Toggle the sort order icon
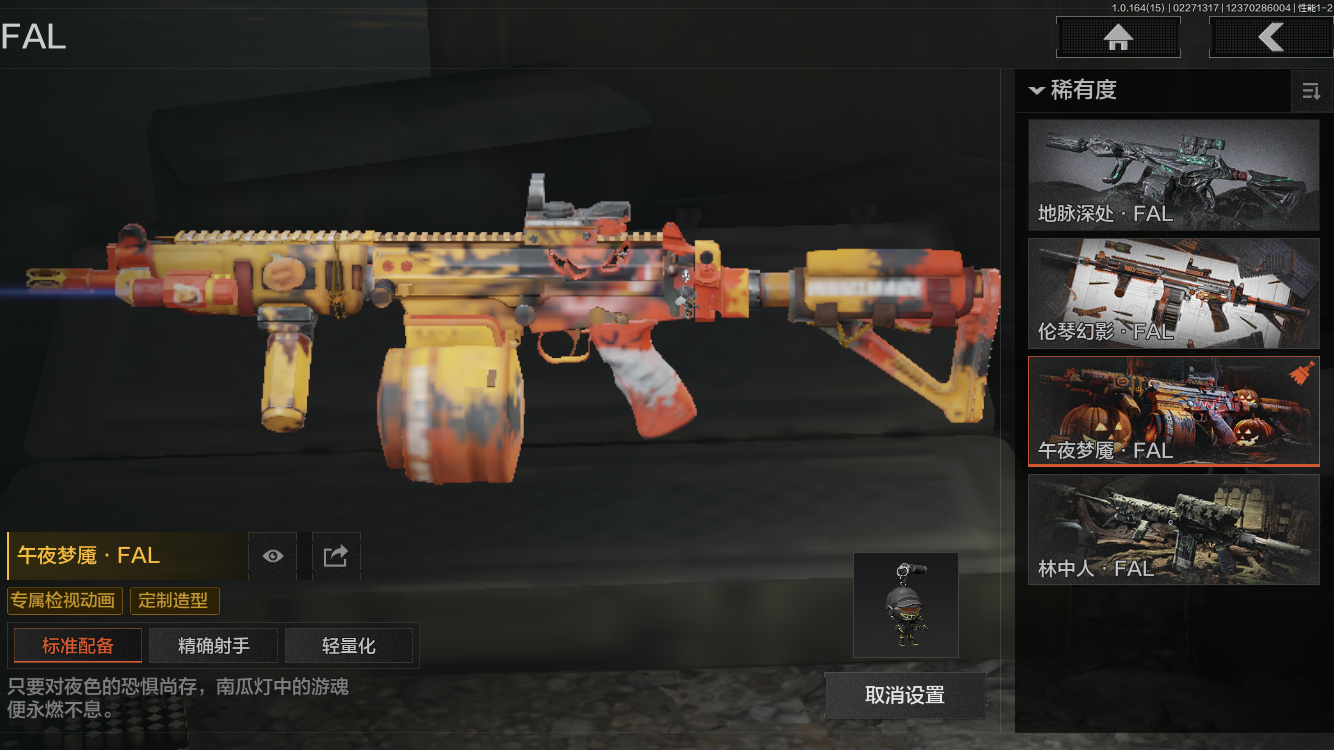 click(x=1310, y=92)
